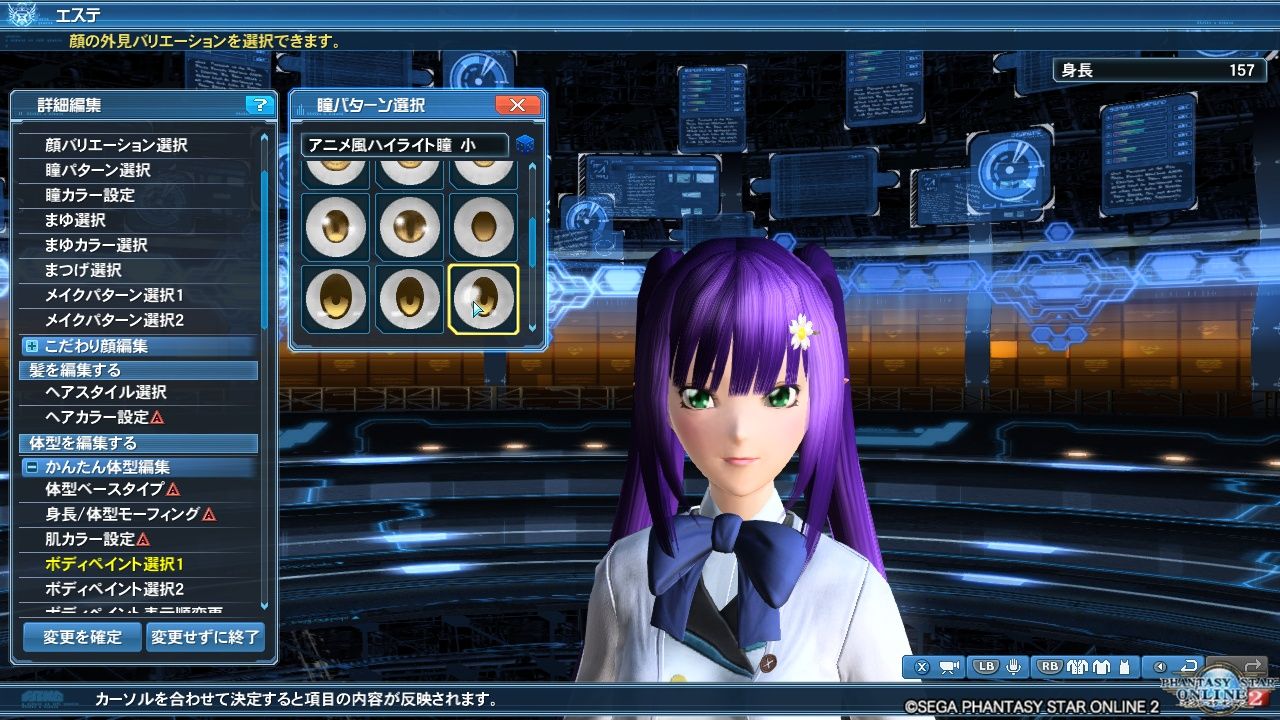Image resolution: width=1280 pixels, height=720 pixels.
Task: Click the redo arrow at the bottom right
Action: [x=1252, y=664]
